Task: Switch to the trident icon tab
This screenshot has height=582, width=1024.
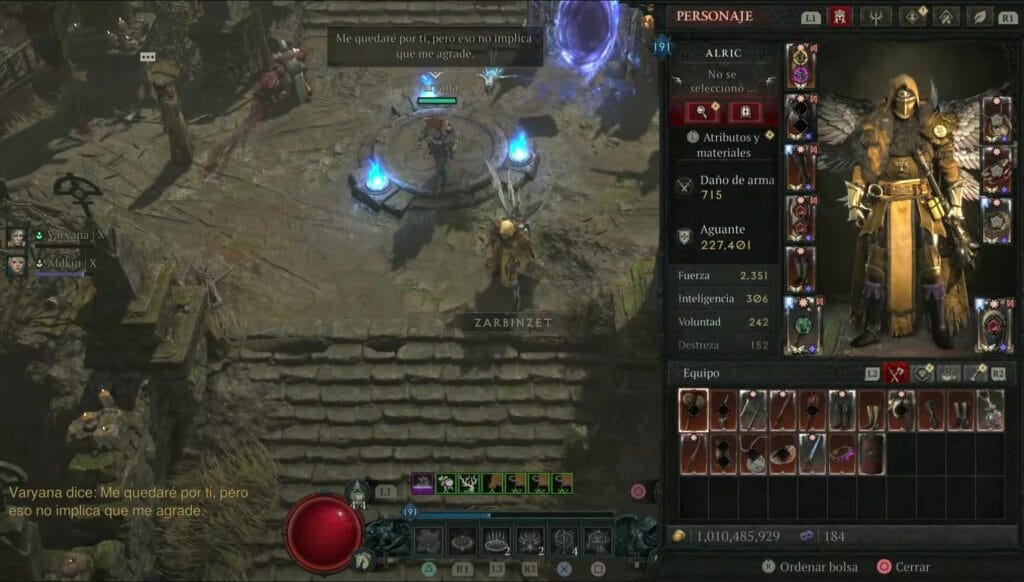Action: [x=876, y=16]
